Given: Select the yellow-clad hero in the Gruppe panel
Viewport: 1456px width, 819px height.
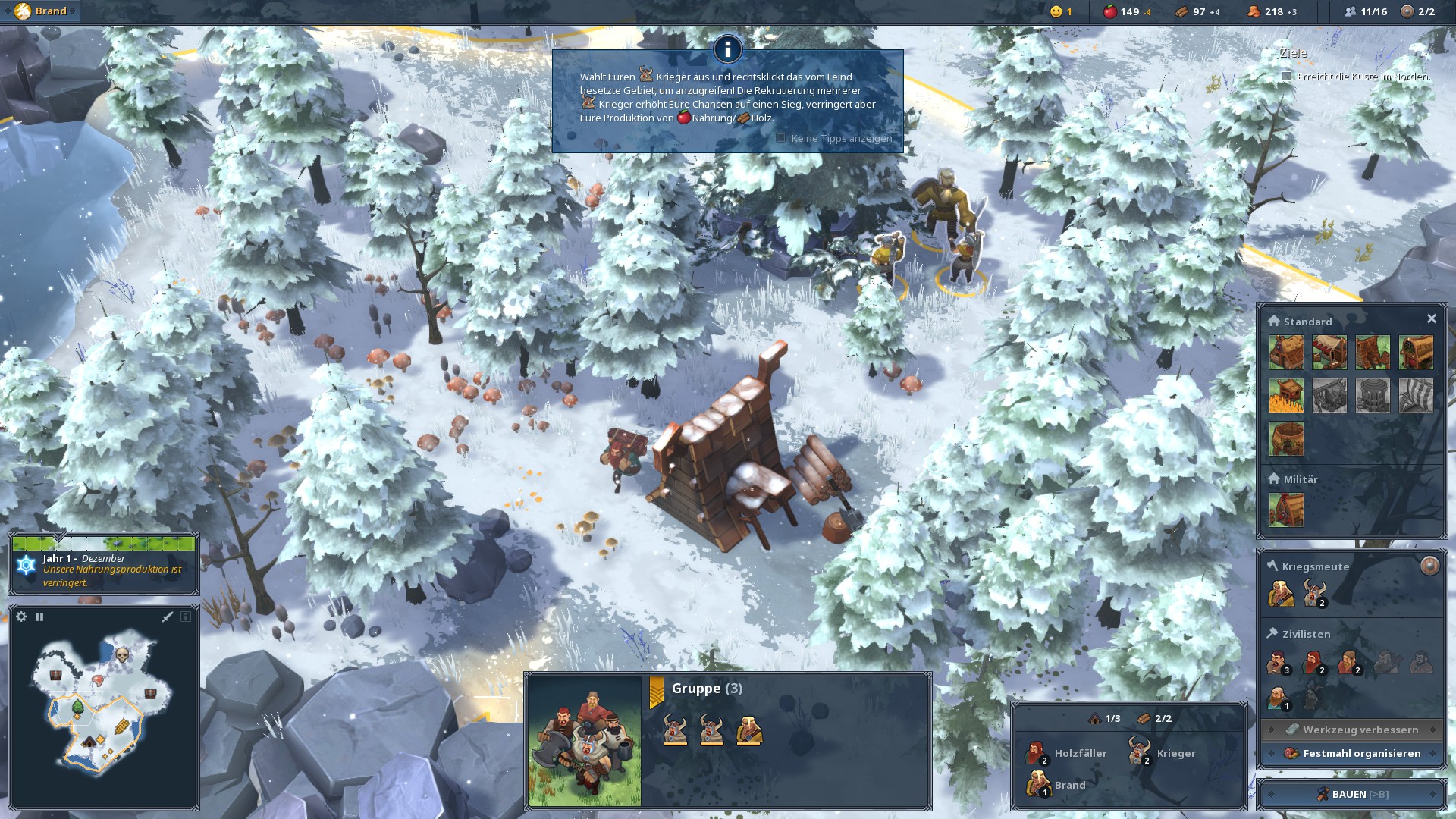Looking at the screenshot, I should point(748,730).
